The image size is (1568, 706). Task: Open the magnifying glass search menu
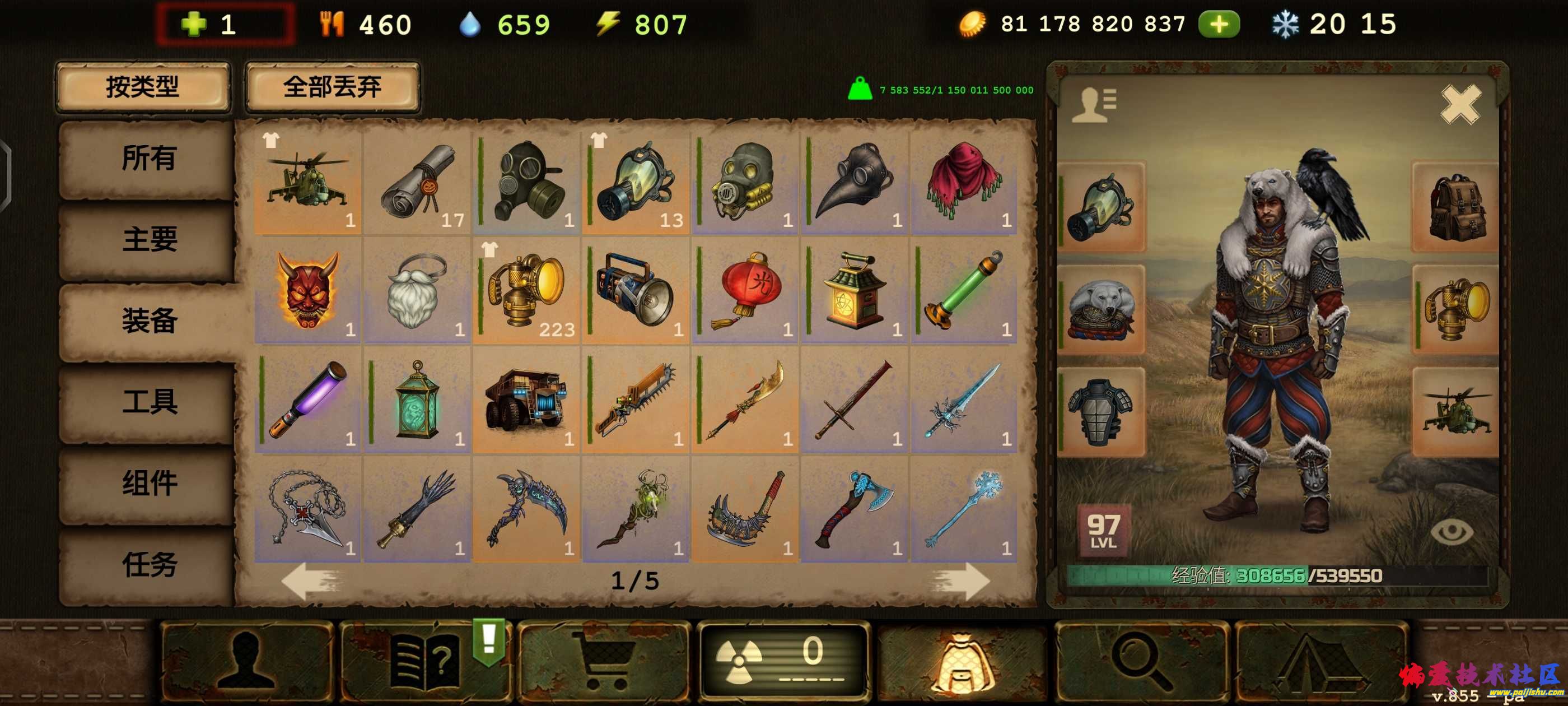pos(1140,661)
